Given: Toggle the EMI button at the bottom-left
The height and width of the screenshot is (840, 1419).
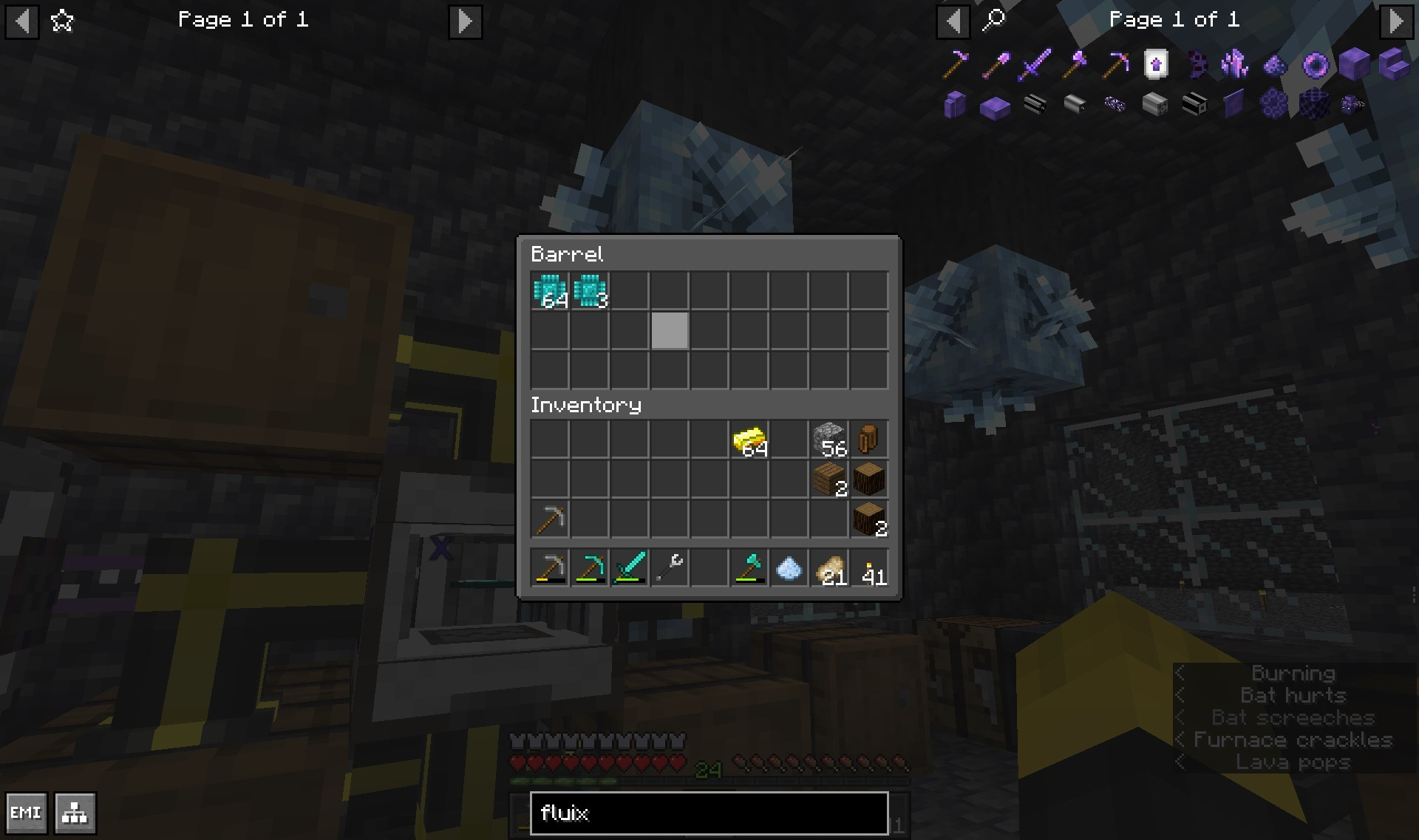Looking at the screenshot, I should (x=27, y=813).
